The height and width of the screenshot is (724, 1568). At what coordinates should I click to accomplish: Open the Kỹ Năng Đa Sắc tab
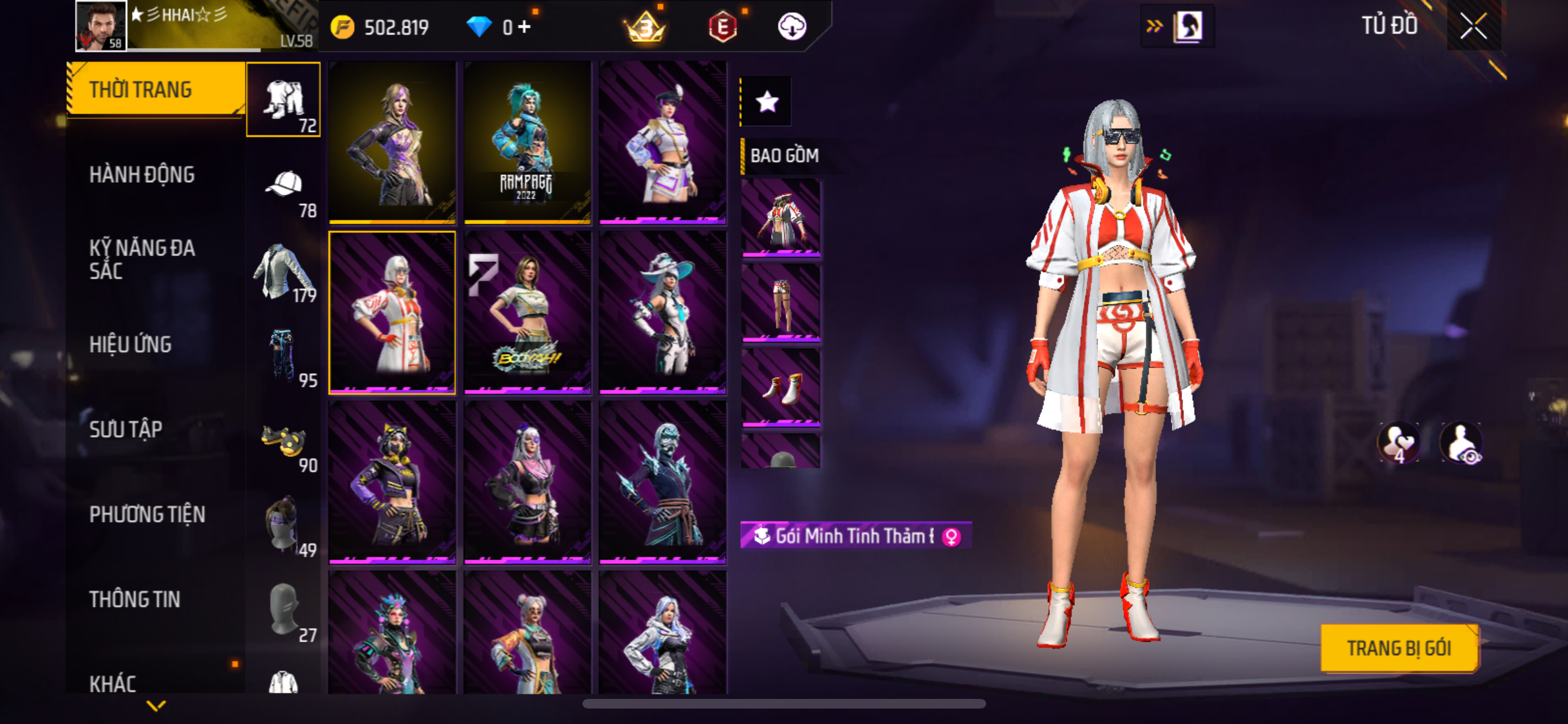142,259
